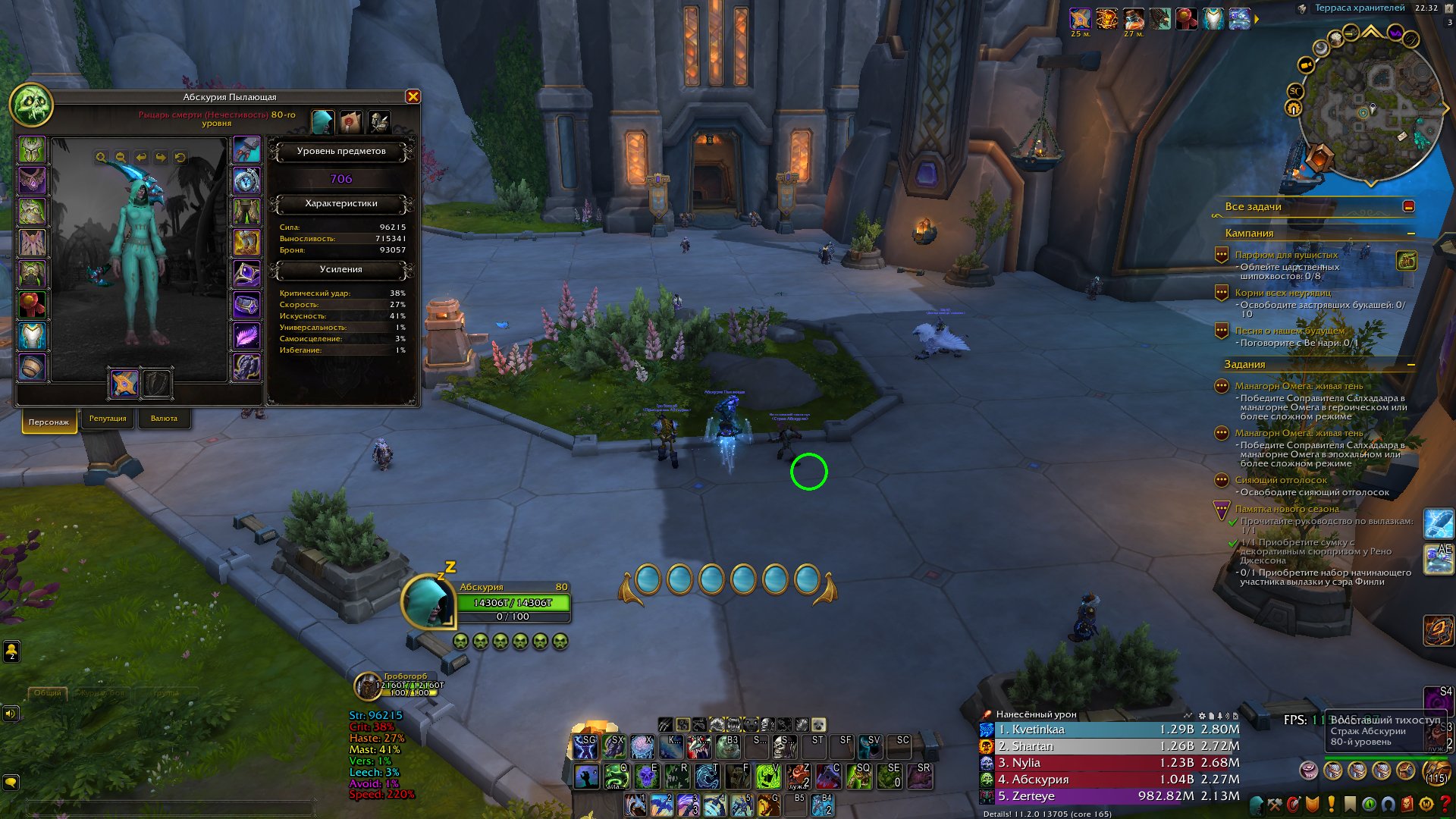Collapse the Все задачи objective tracker
The height and width of the screenshot is (819, 1456).
tap(1408, 206)
